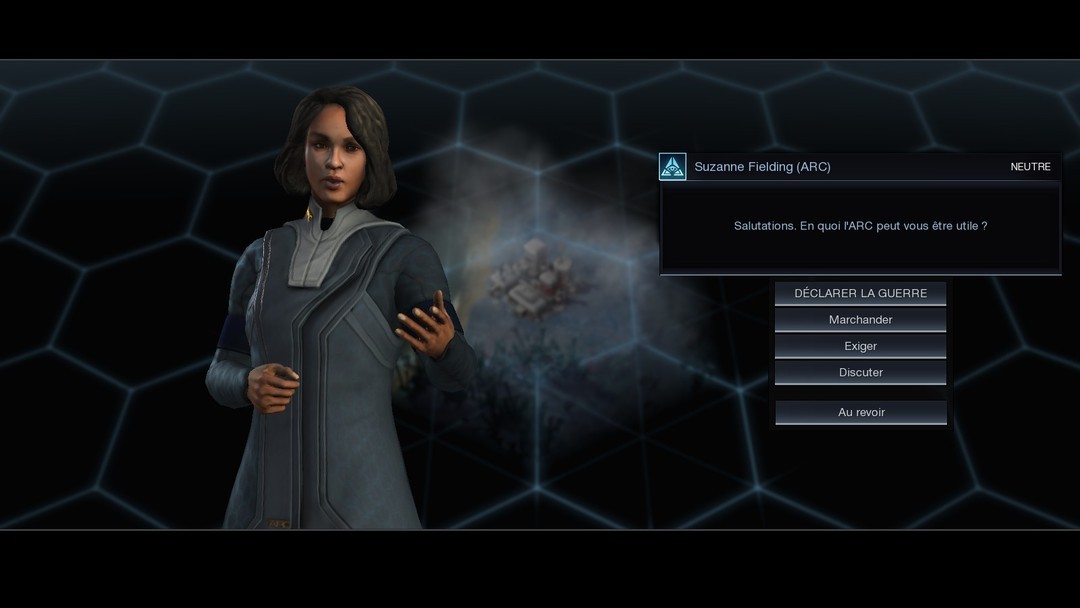End the conversation with Au revoir
This screenshot has height=608, width=1080.
point(860,412)
